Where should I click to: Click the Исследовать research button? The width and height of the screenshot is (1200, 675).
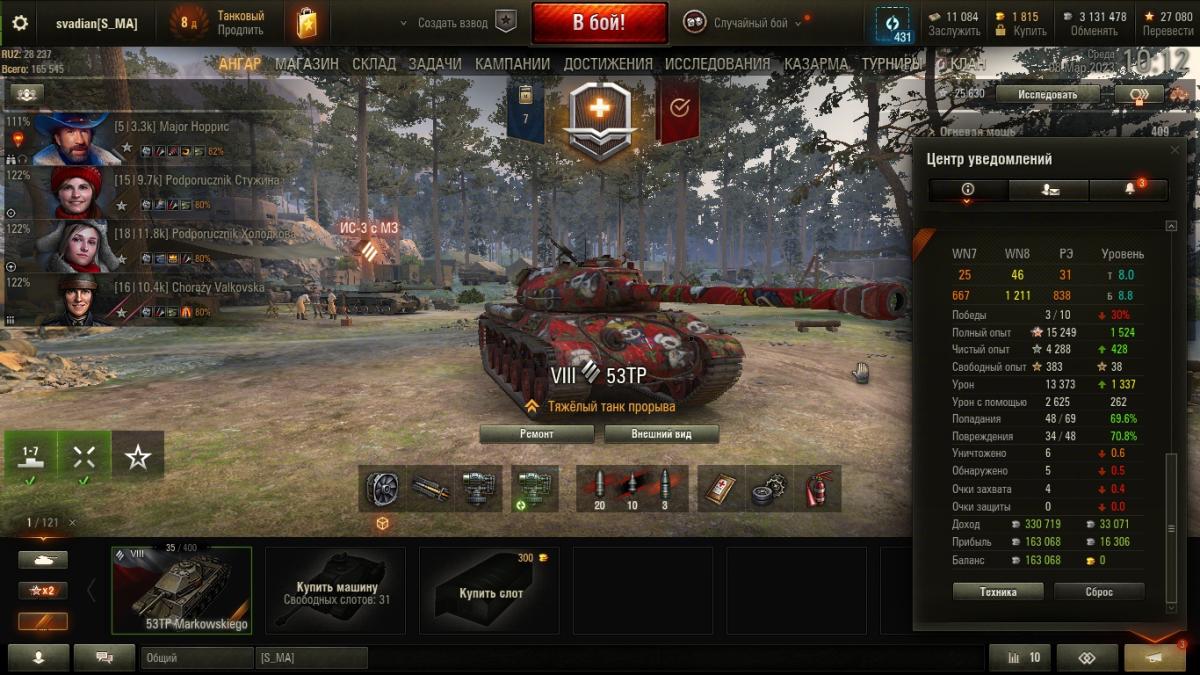click(x=1048, y=94)
